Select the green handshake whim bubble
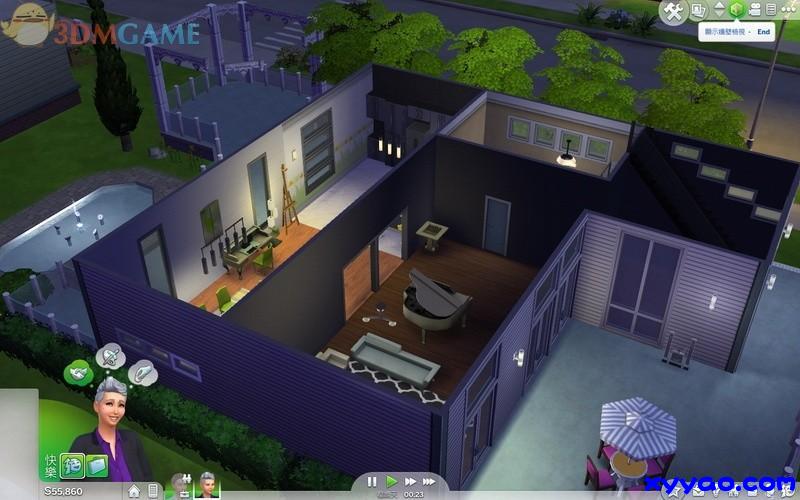 (x=76, y=373)
